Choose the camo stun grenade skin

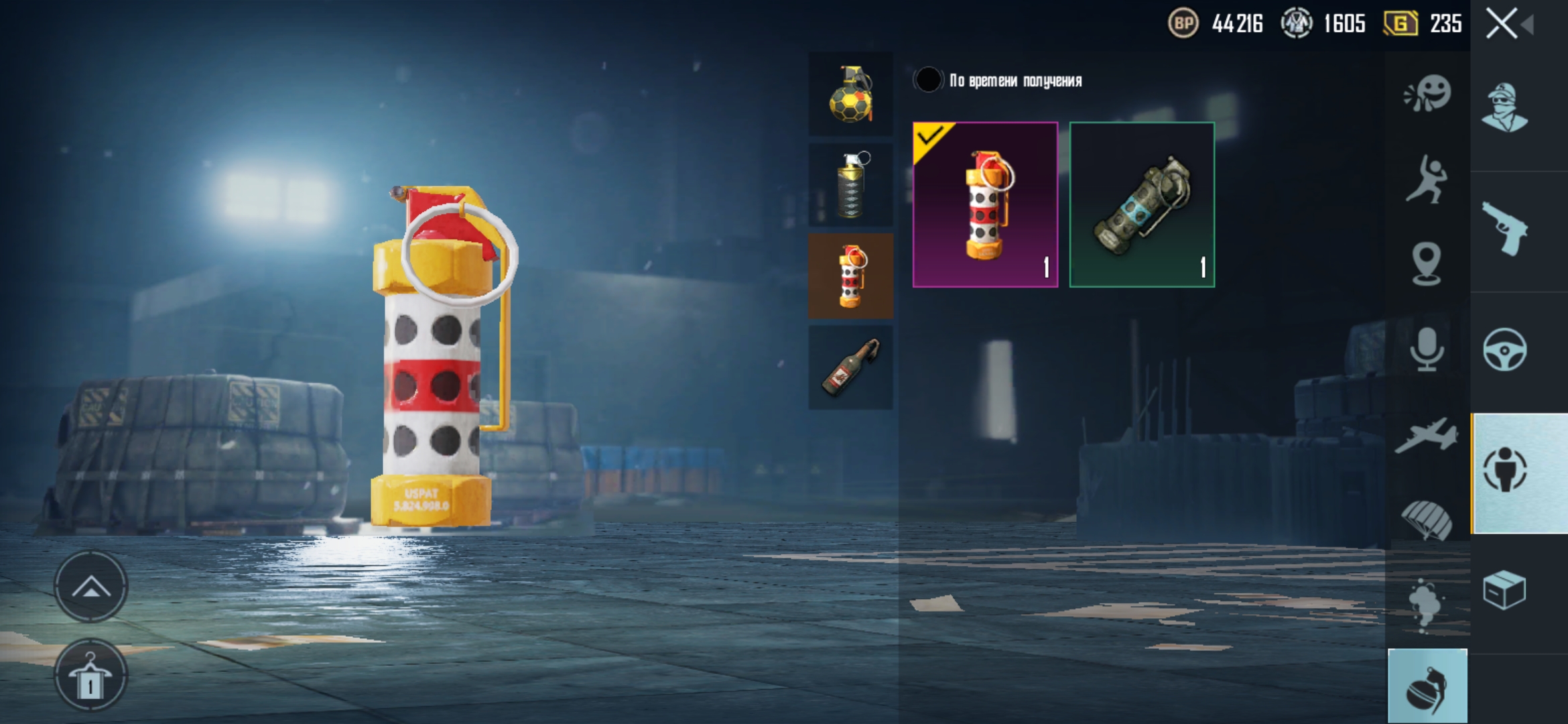pos(1142,205)
